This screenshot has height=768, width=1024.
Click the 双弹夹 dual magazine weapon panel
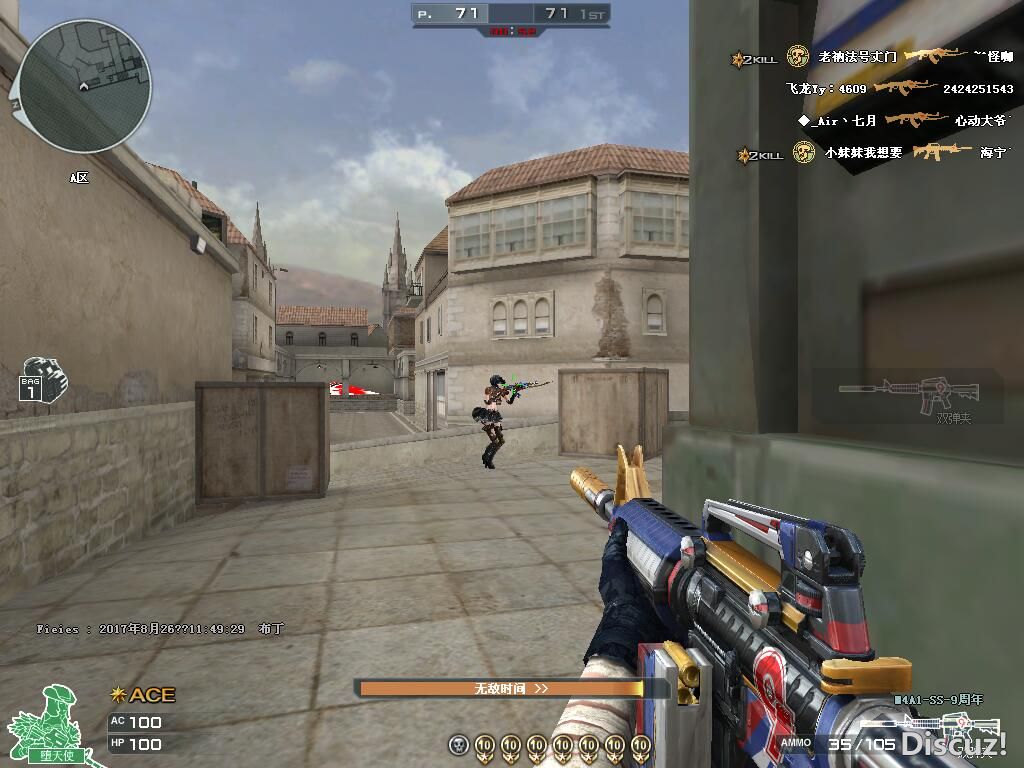tap(908, 396)
